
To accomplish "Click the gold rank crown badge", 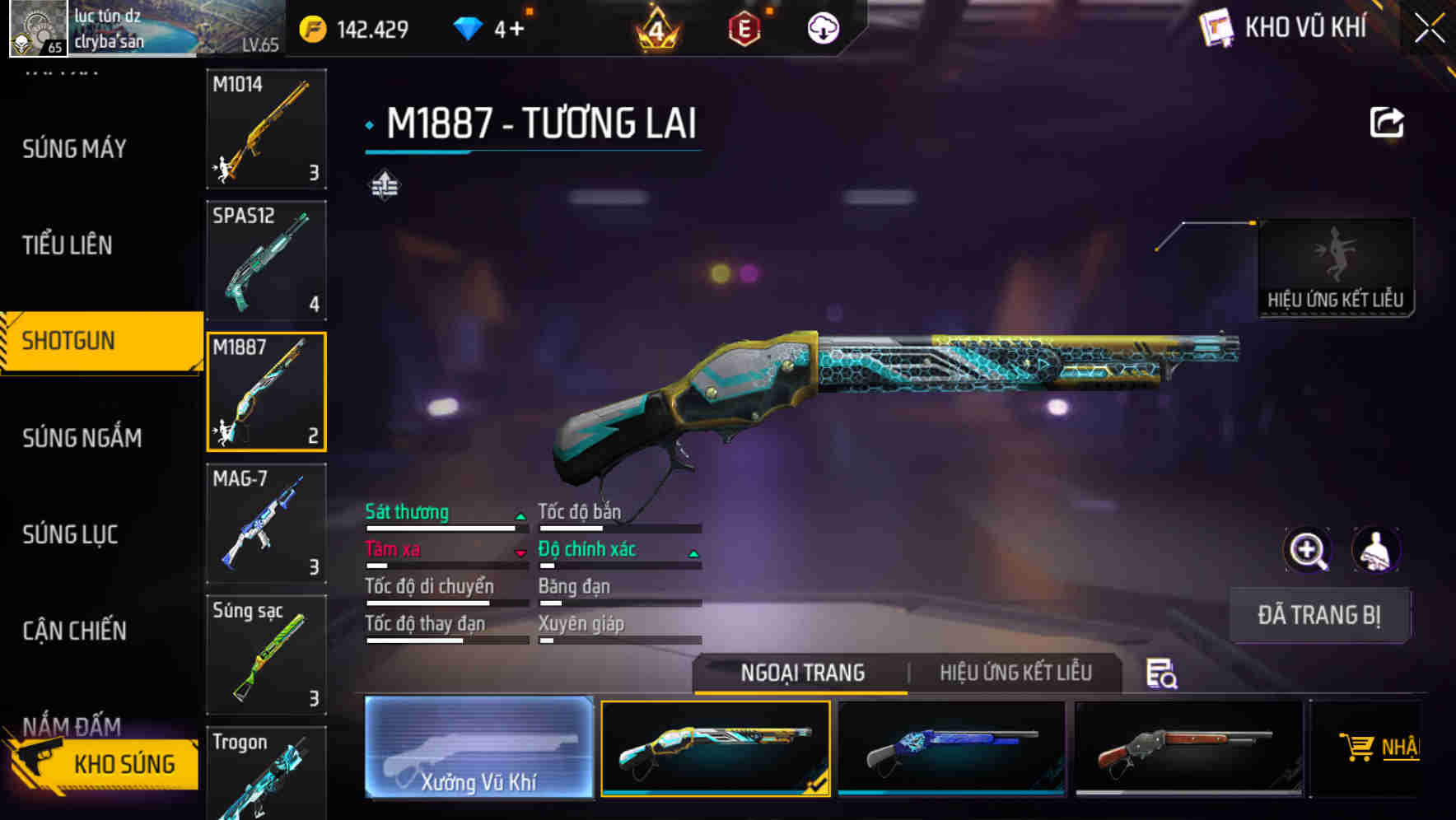I will point(654,27).
